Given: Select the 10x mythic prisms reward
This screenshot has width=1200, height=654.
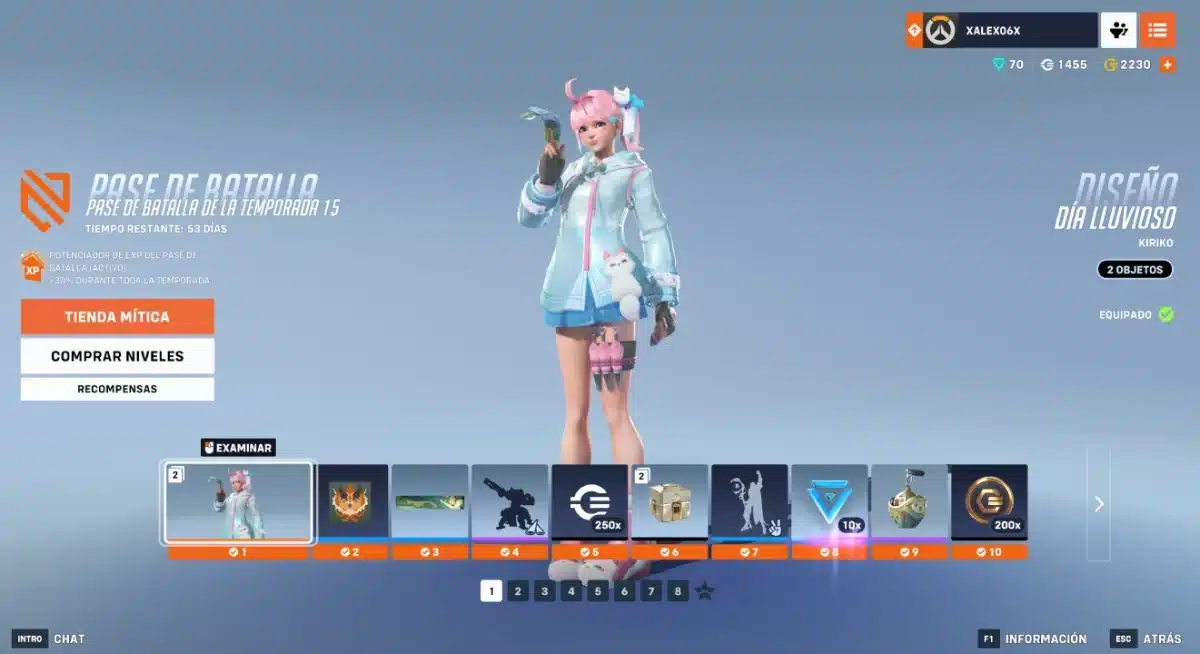Looking at the screenshot, I should tap(829, 502).
